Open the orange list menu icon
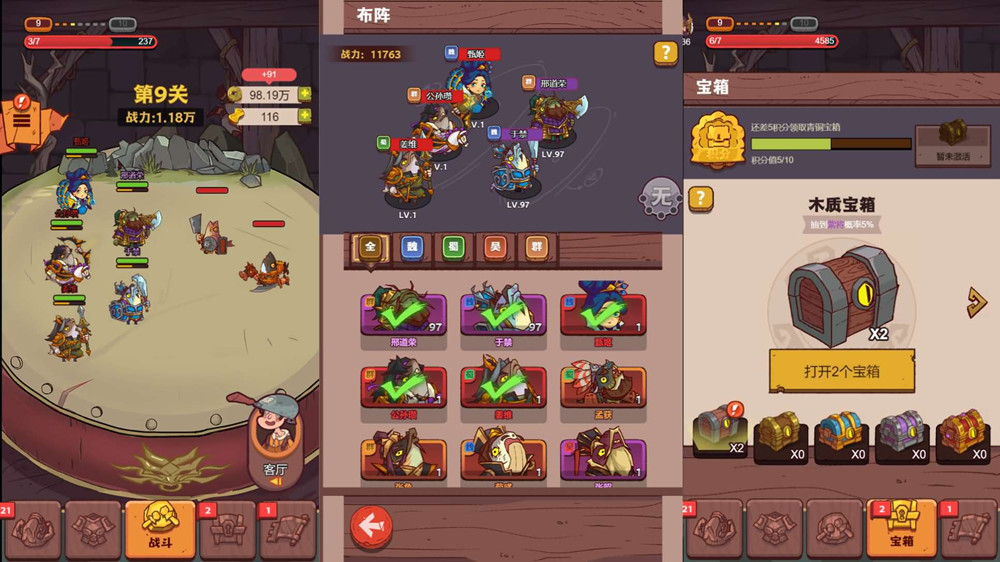This screenshot has width=1000, height=562. click(x=22, y=121)
